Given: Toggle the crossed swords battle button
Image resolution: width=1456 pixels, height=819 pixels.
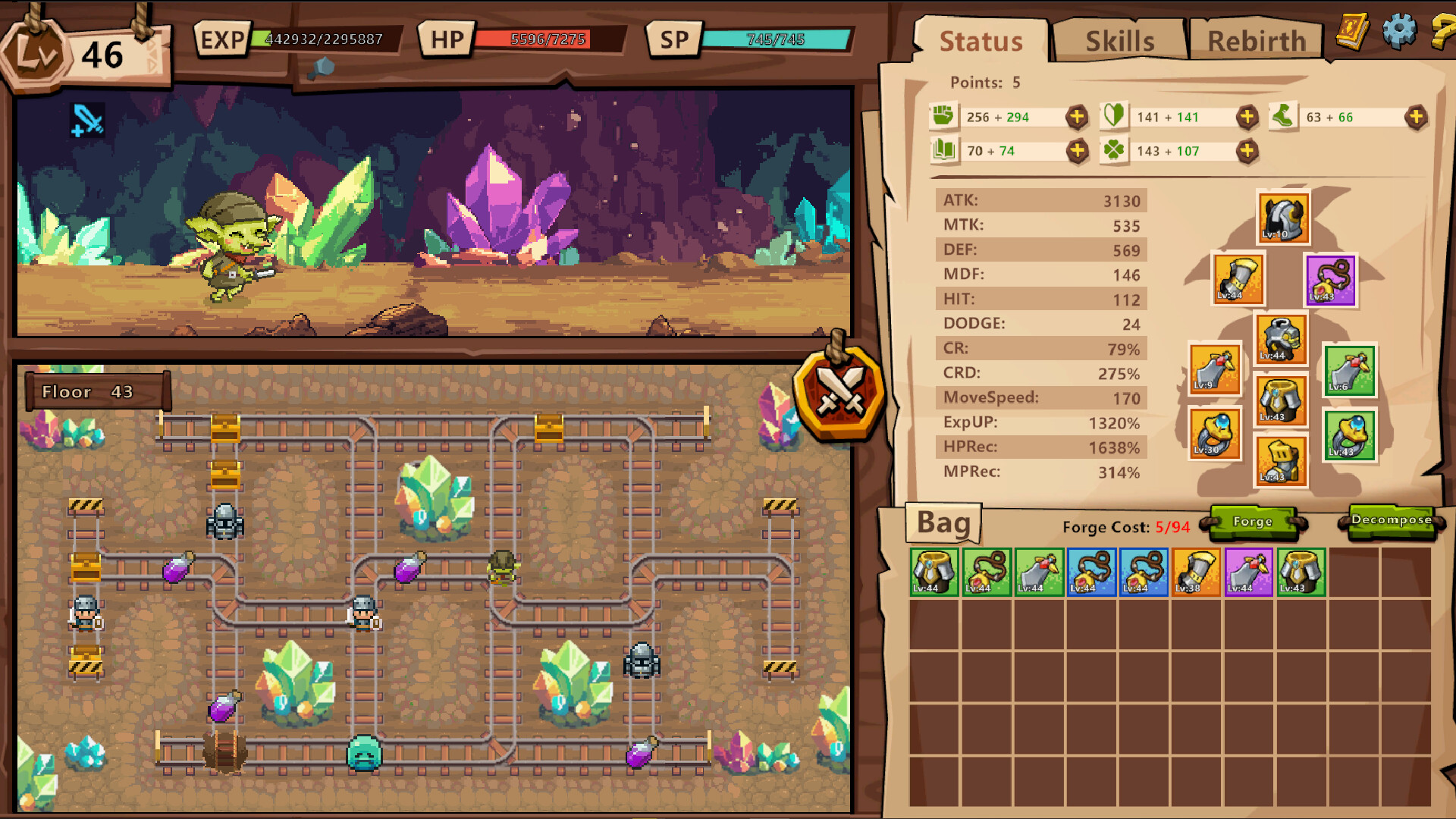Looking at the screenshot, I should pyautogui.click(x=840, y=391).
